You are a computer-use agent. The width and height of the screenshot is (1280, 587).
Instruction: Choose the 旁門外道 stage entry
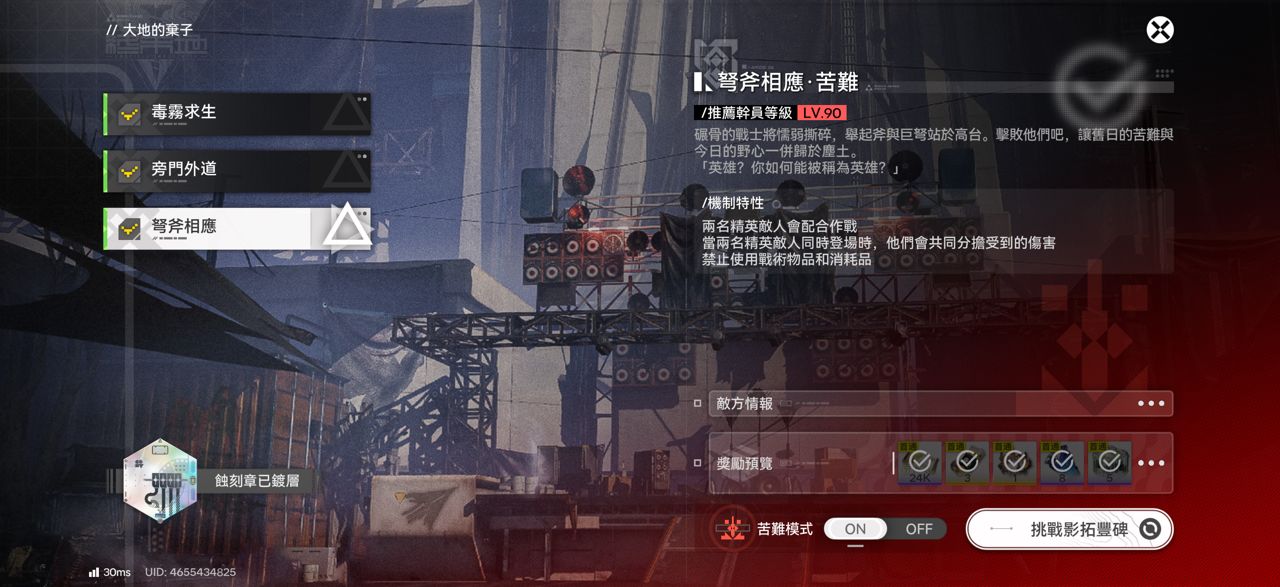click(237, 171)
